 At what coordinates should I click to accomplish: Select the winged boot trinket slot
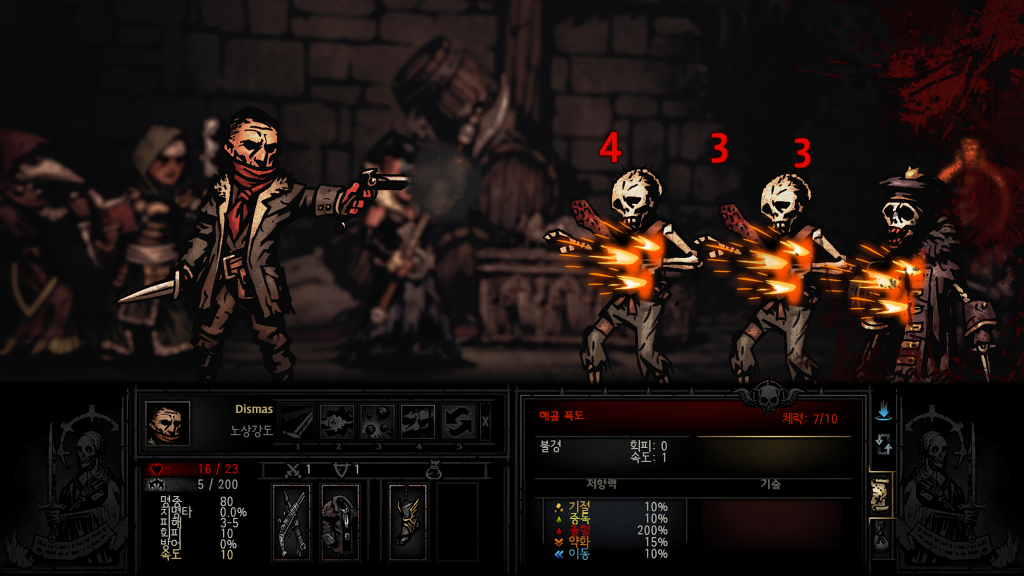point(408,521)
